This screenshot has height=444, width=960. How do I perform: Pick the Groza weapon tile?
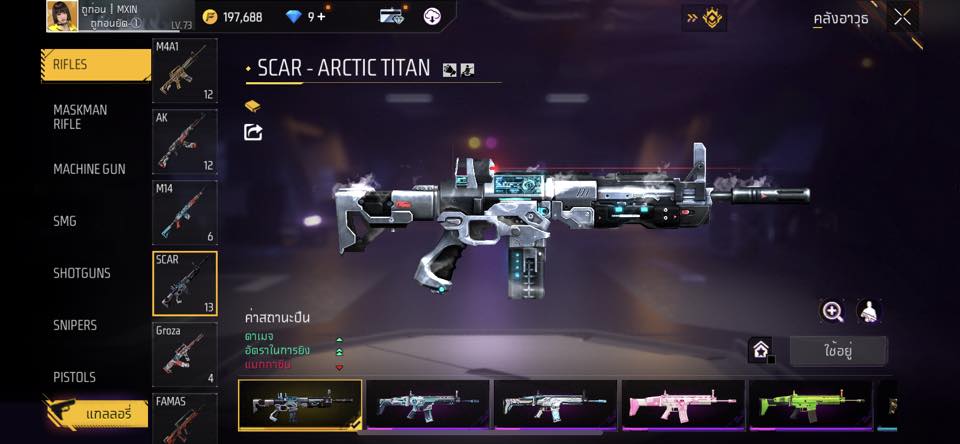(184, 354)
